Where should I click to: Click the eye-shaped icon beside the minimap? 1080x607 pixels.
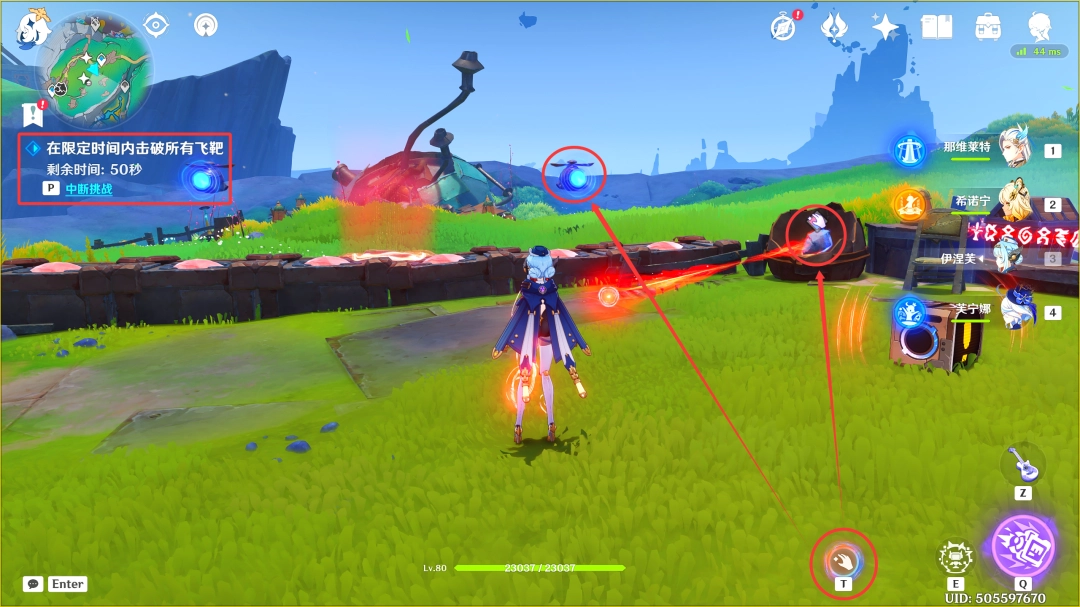[x=156, y=25]
